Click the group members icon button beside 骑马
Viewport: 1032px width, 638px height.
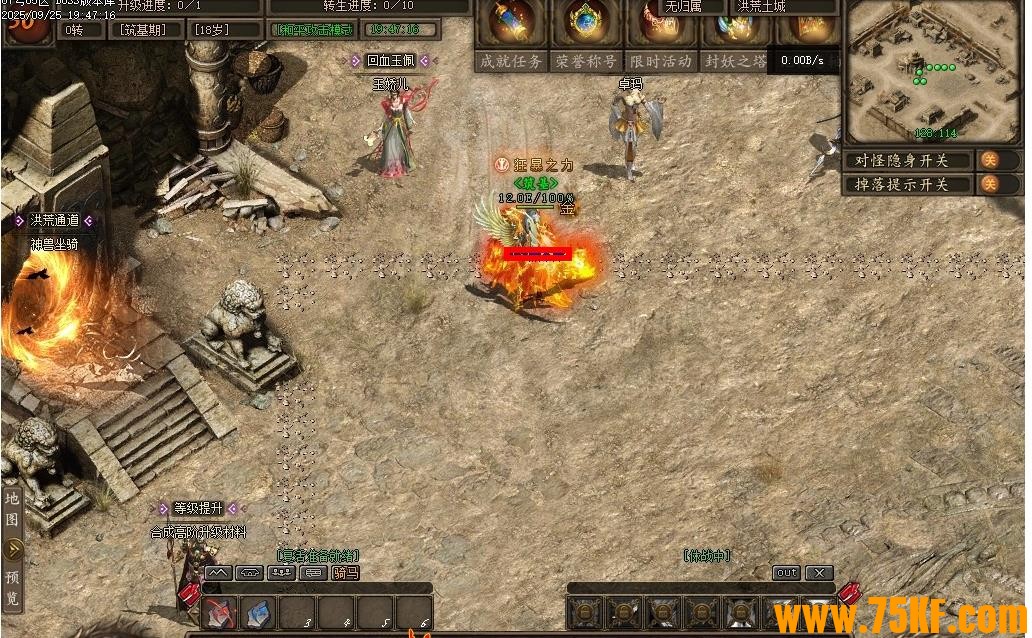pos(282,573)
